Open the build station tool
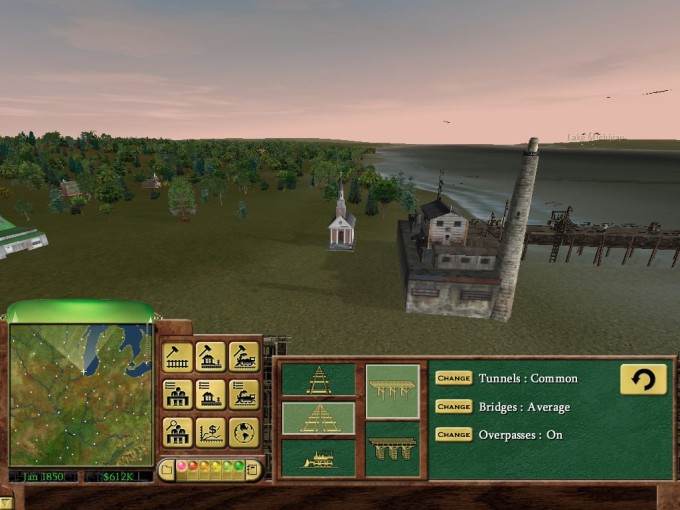680x510 pixels. [210, 357]
